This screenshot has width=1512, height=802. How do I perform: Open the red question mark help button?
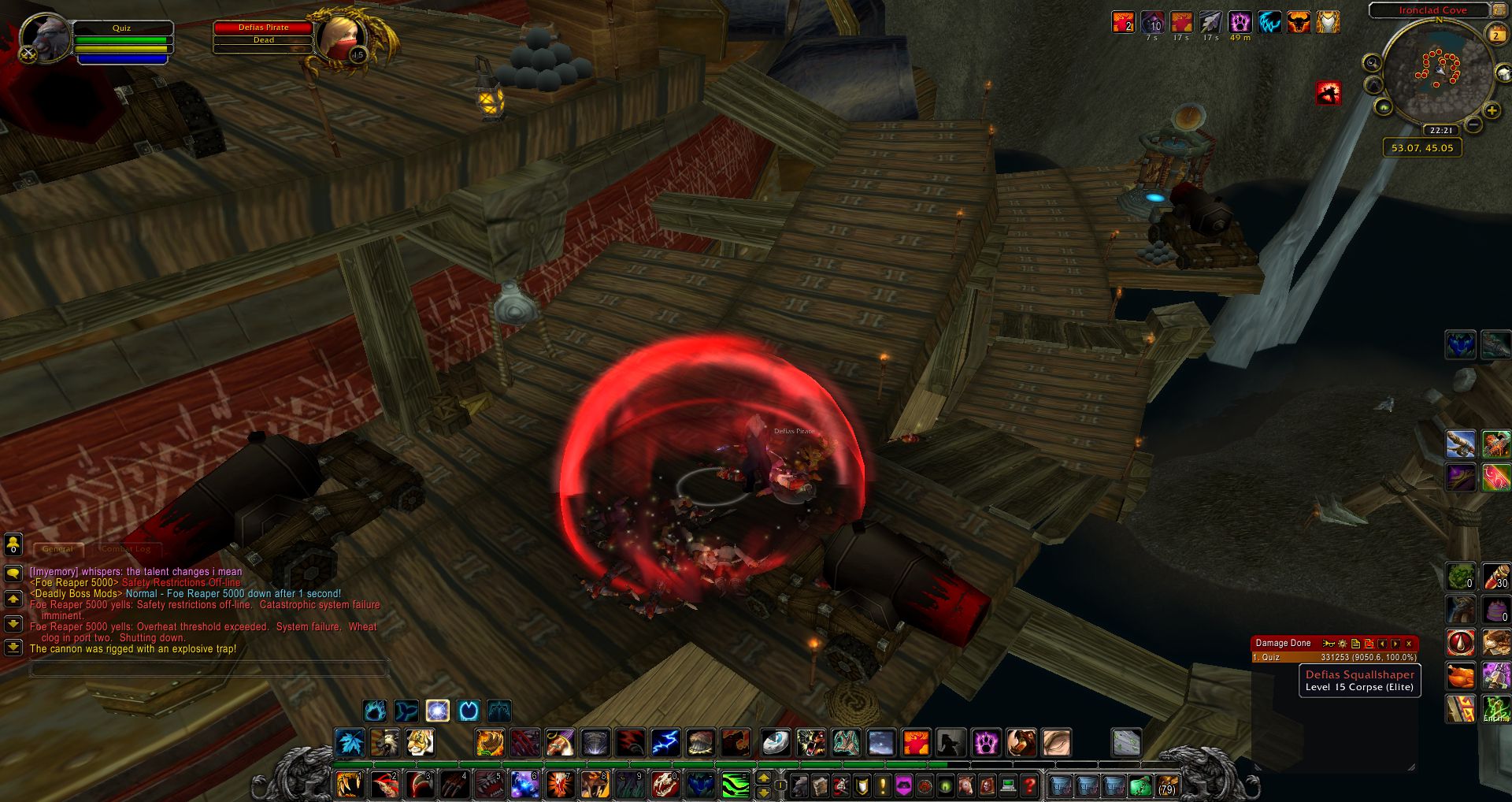click(x=1028, y=785)
